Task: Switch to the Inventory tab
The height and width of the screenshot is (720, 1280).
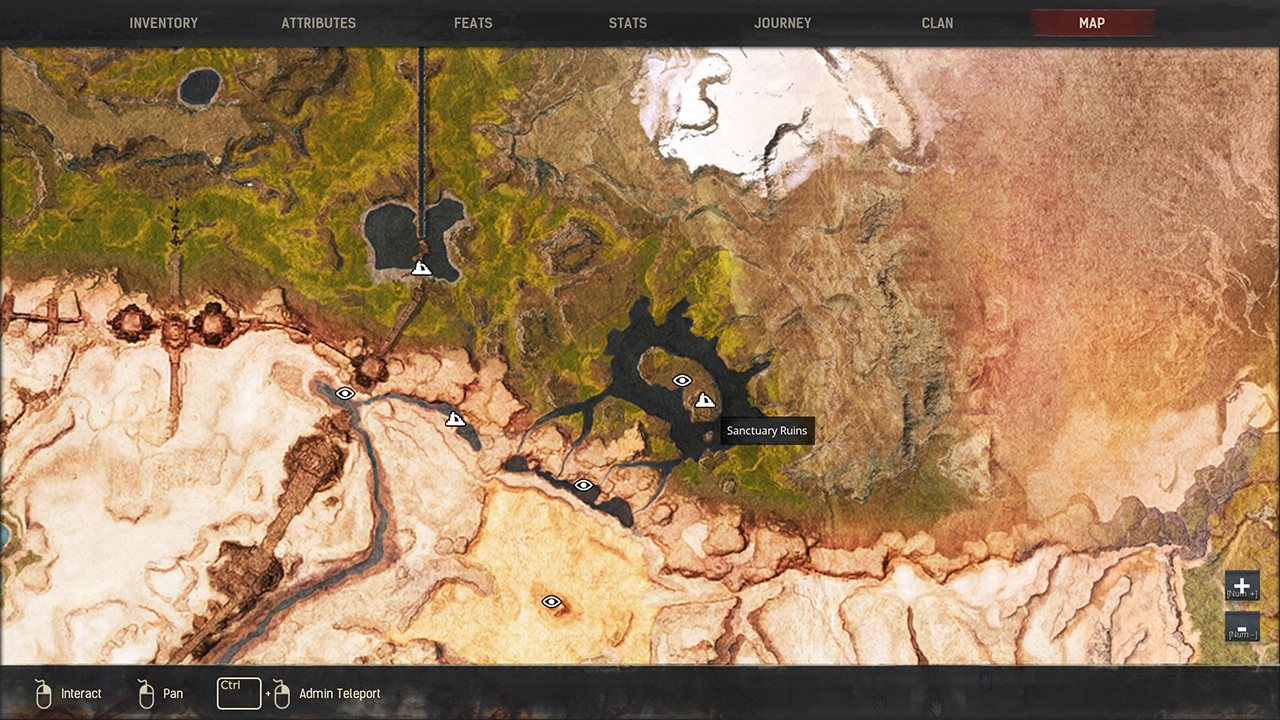Action: 163,22
